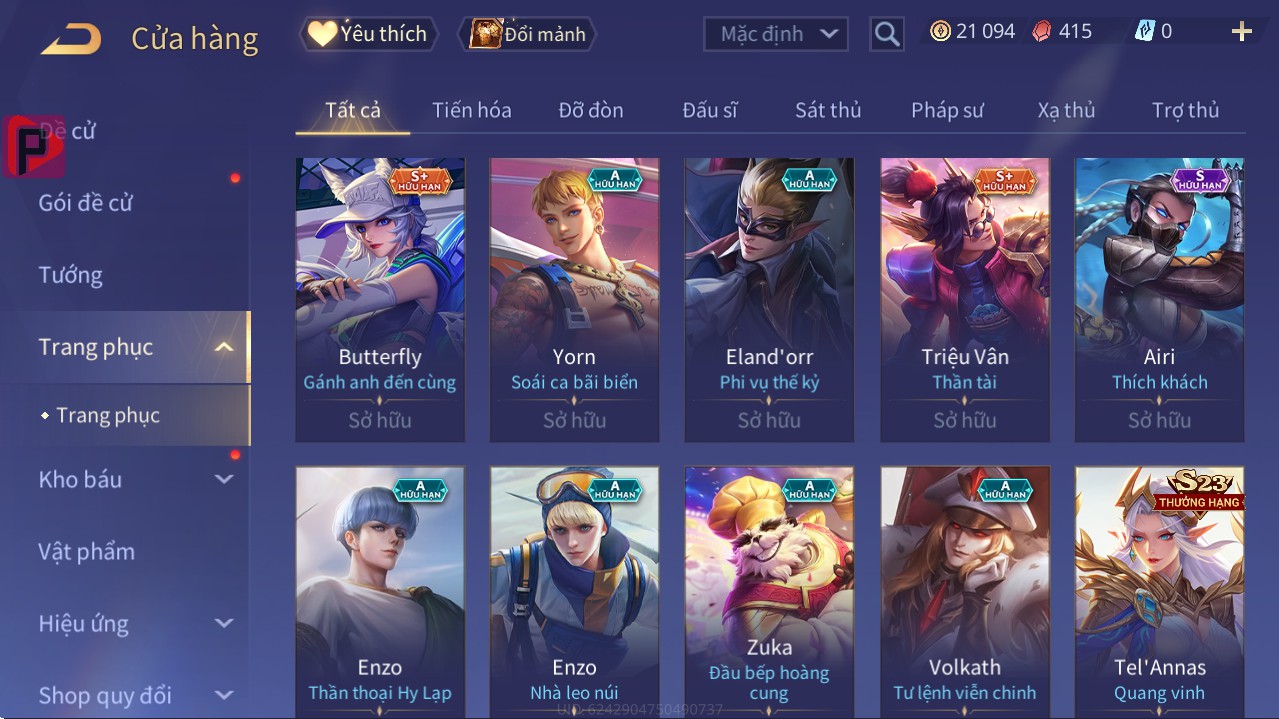Choose the Xạ thủ tab
Screen dimensions: 1279x719
point(1066,110)
